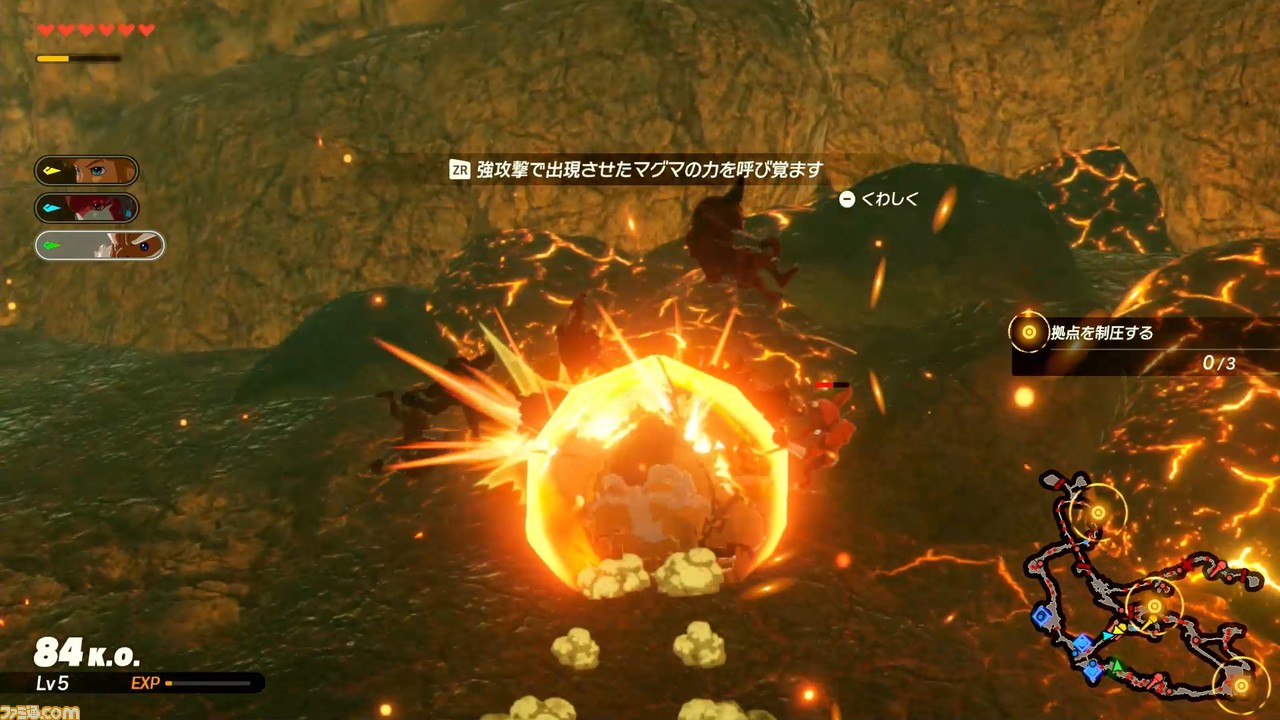Select the cyan triangle marker on the minimap
This screenshot has height=720, width=1280.
coord(1107,634)
